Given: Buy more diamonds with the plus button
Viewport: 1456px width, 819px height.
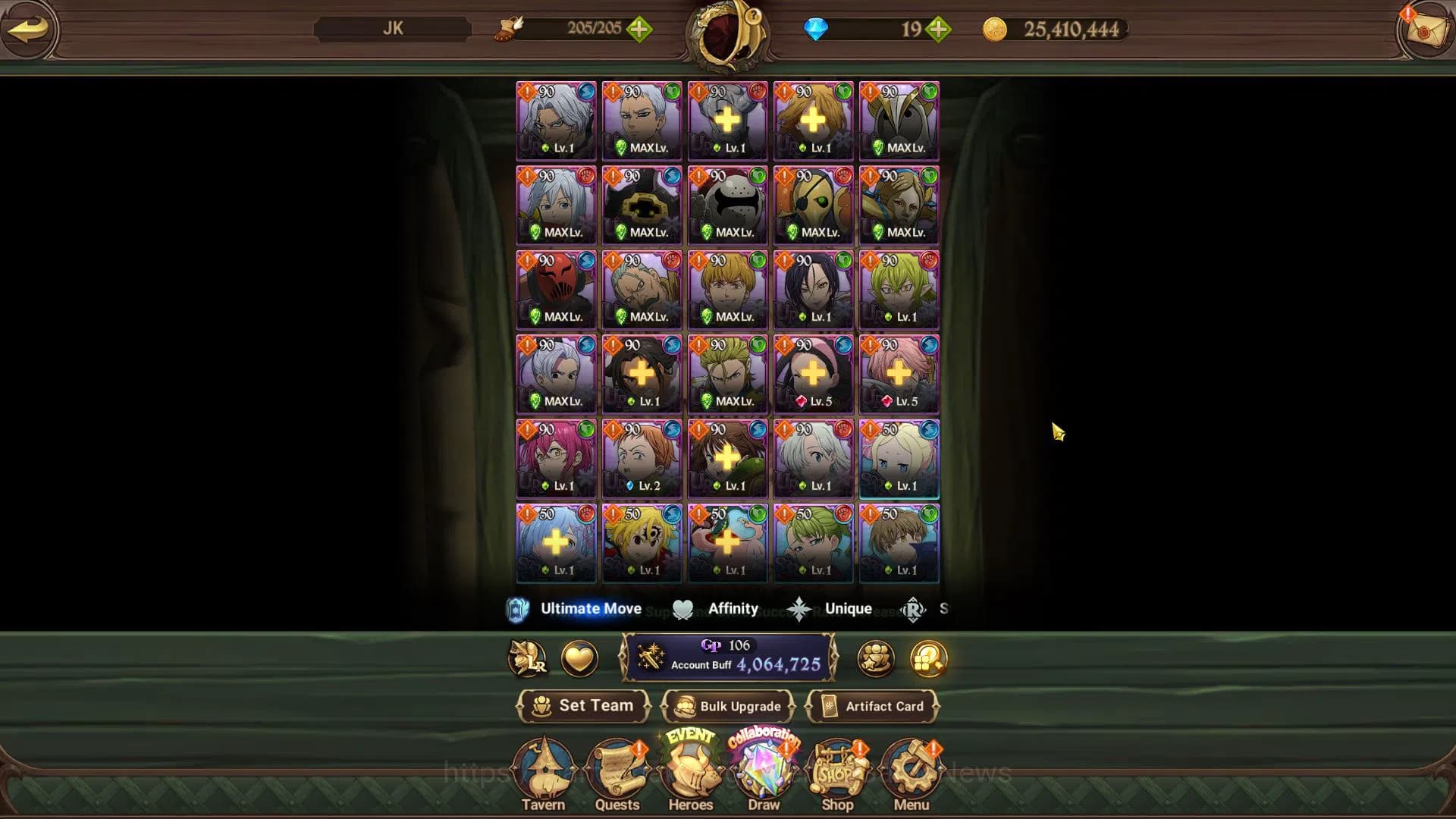Looking at the screenshot, I should (x=939, y=30).
